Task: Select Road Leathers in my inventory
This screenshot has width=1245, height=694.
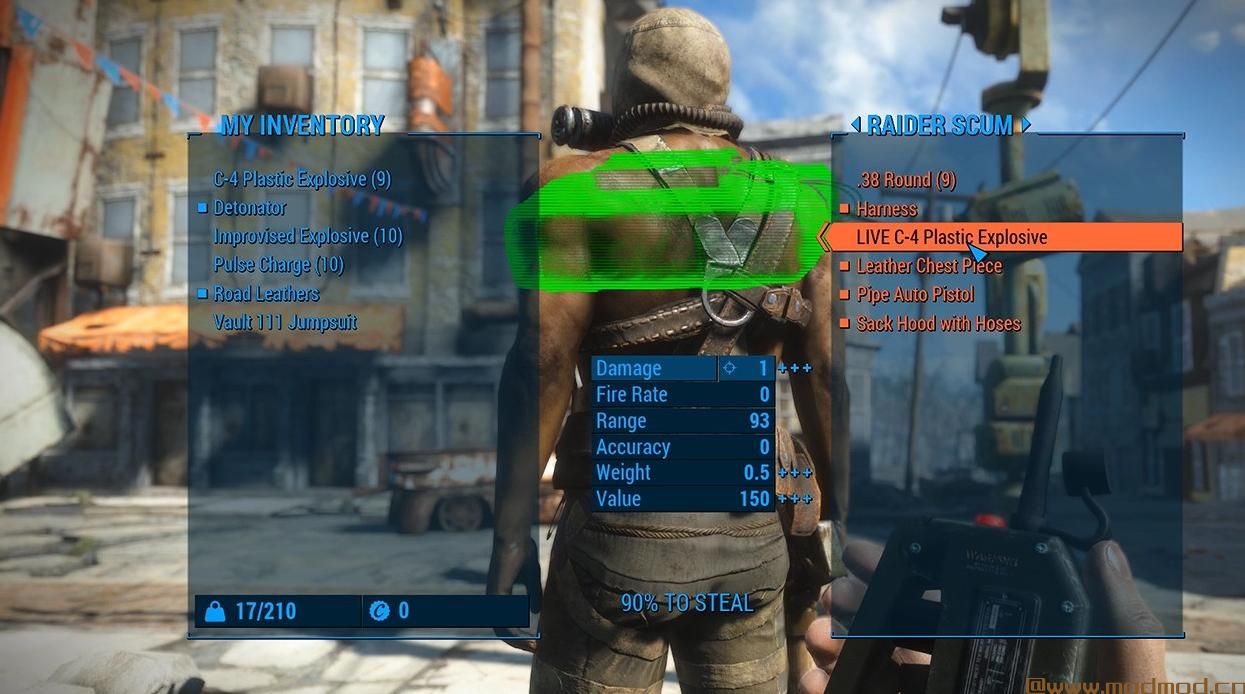Action: pos(265,294)
